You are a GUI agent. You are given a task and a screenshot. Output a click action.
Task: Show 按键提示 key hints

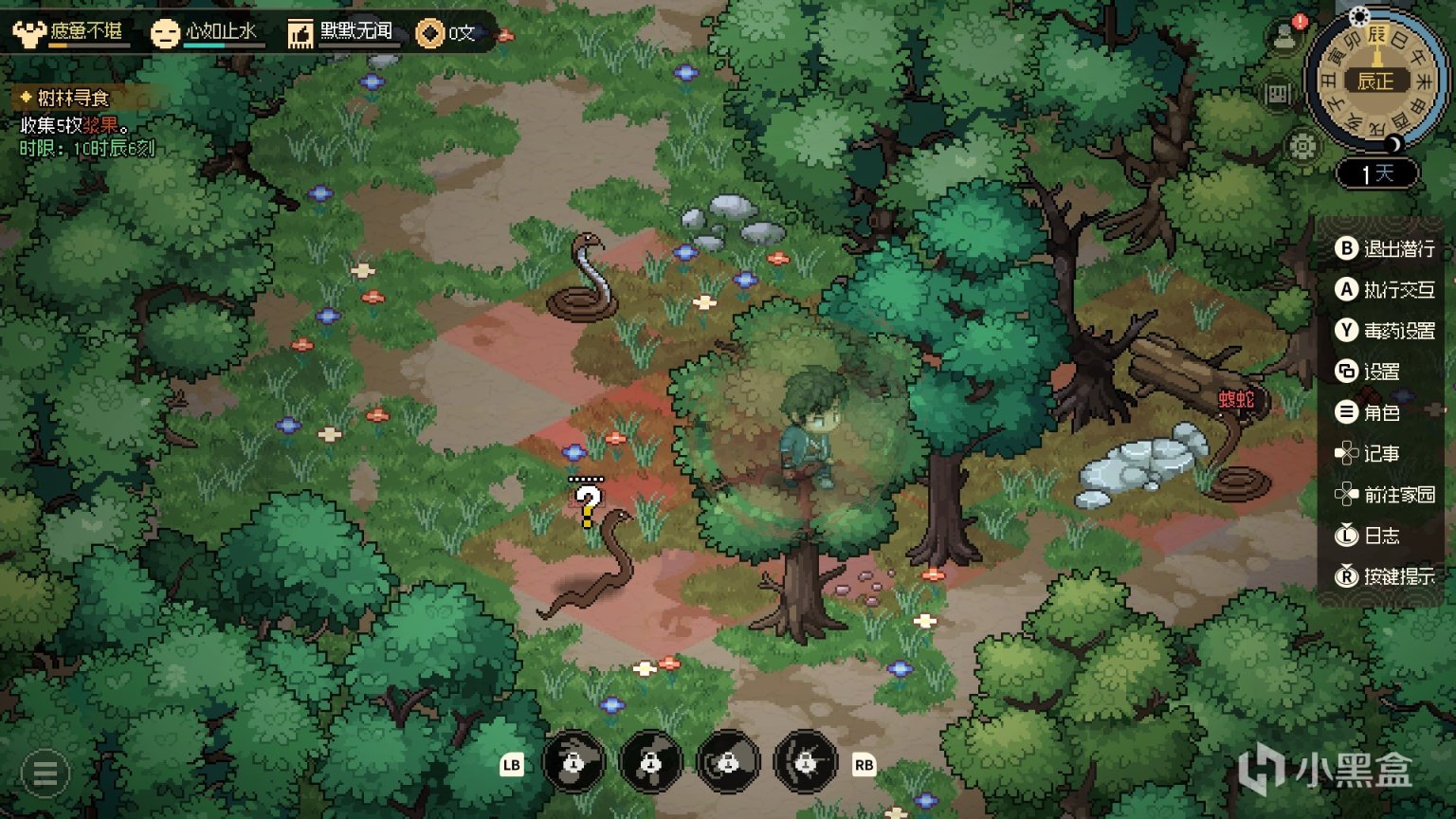(1385, 576)
